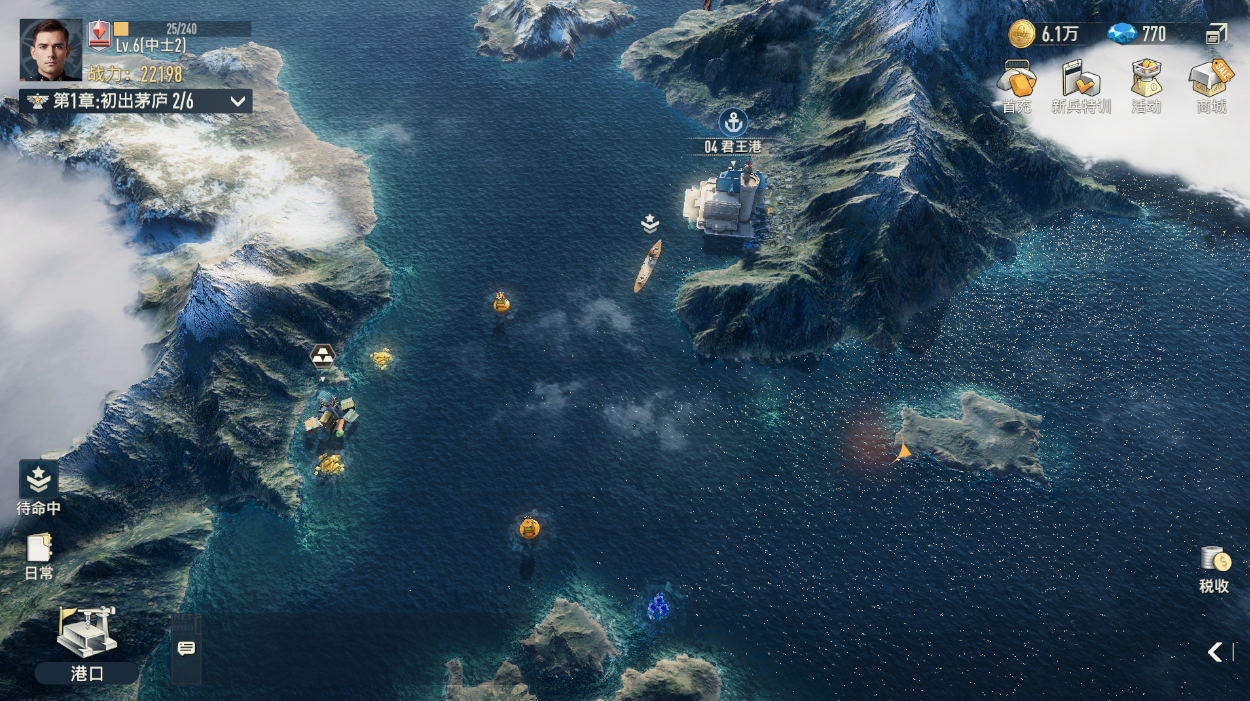Expand the resource panel with the arrow icon
Screen dimensions: 1250x701
pos(1216,35)
